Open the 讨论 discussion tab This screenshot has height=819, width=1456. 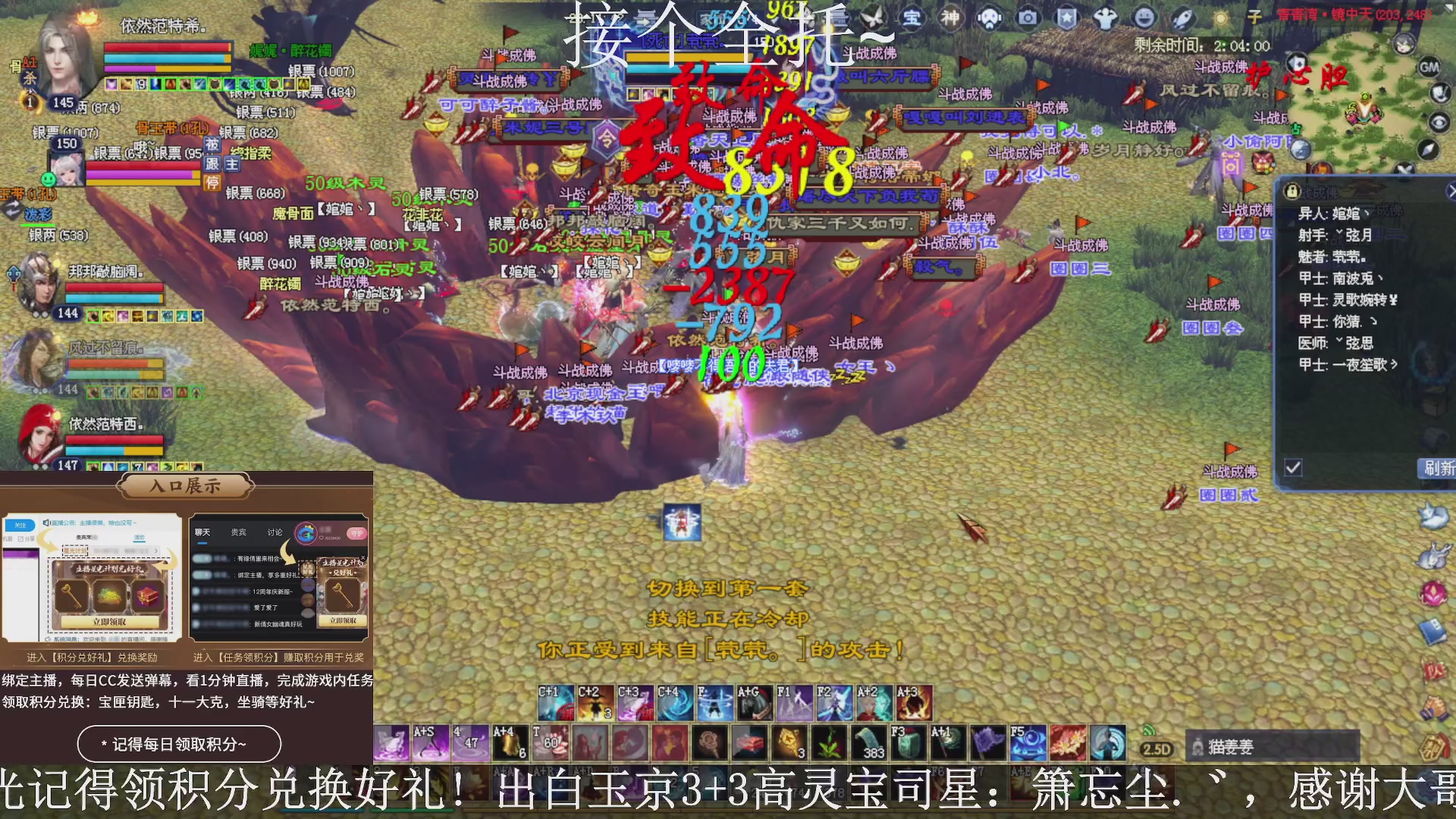(275, 533)
